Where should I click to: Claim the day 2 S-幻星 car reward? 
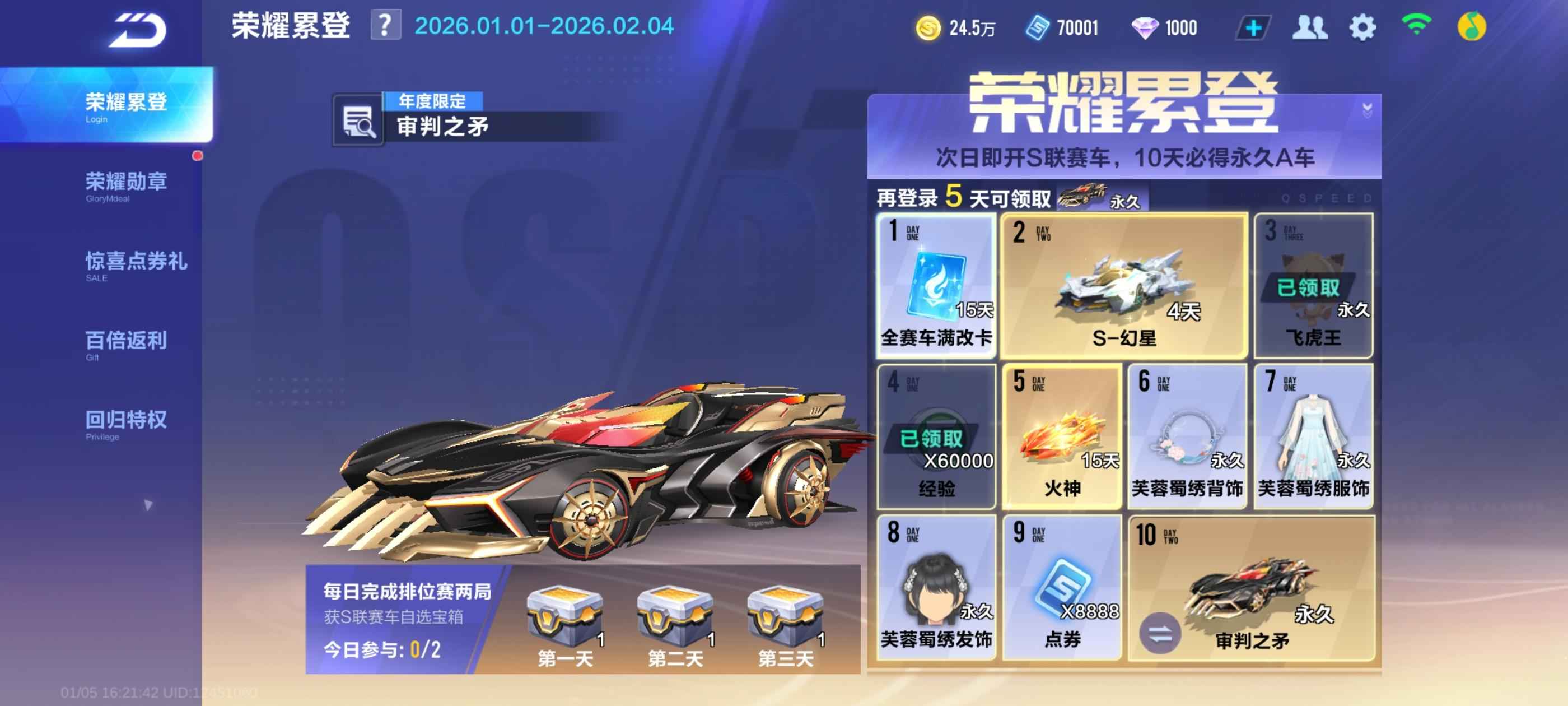pos(1124,285)
